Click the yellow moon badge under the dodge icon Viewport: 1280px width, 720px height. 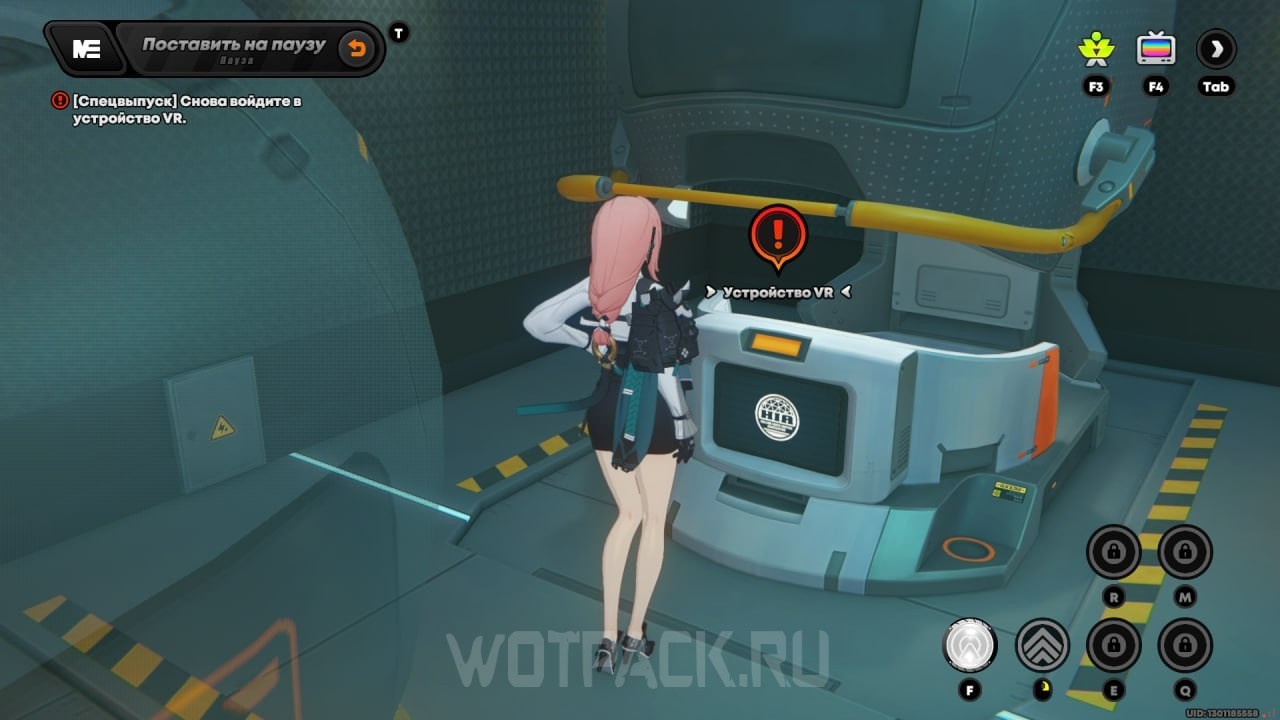point(1043,688)
